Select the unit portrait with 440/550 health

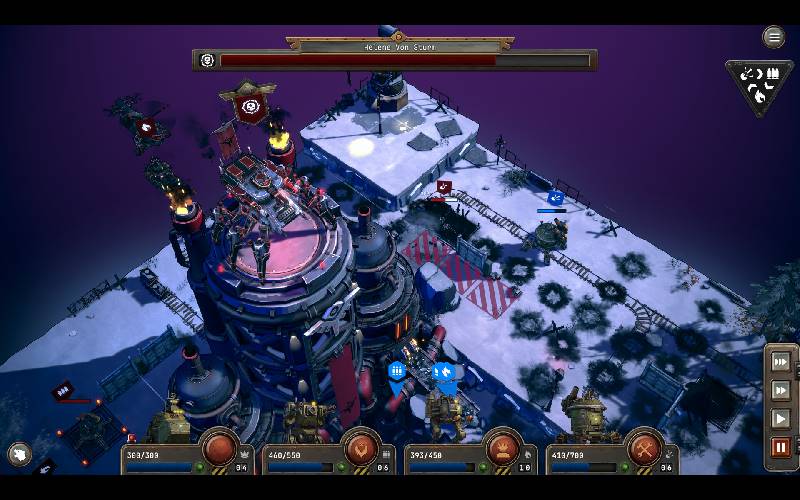pos(361,449)
